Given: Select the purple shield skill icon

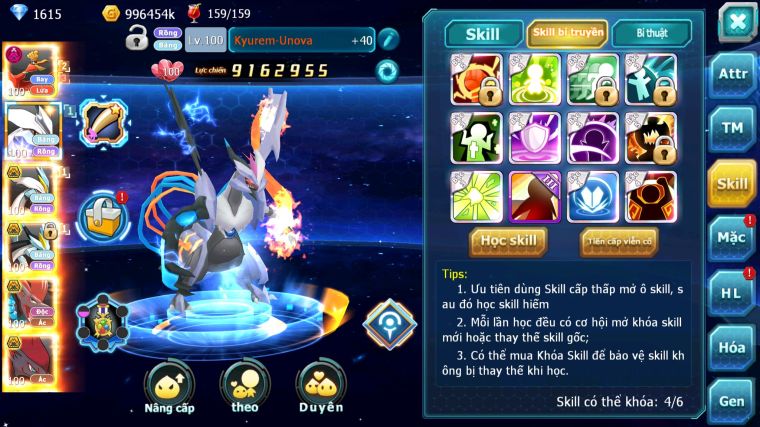Looking at the screenshot, I should (536, 137).
